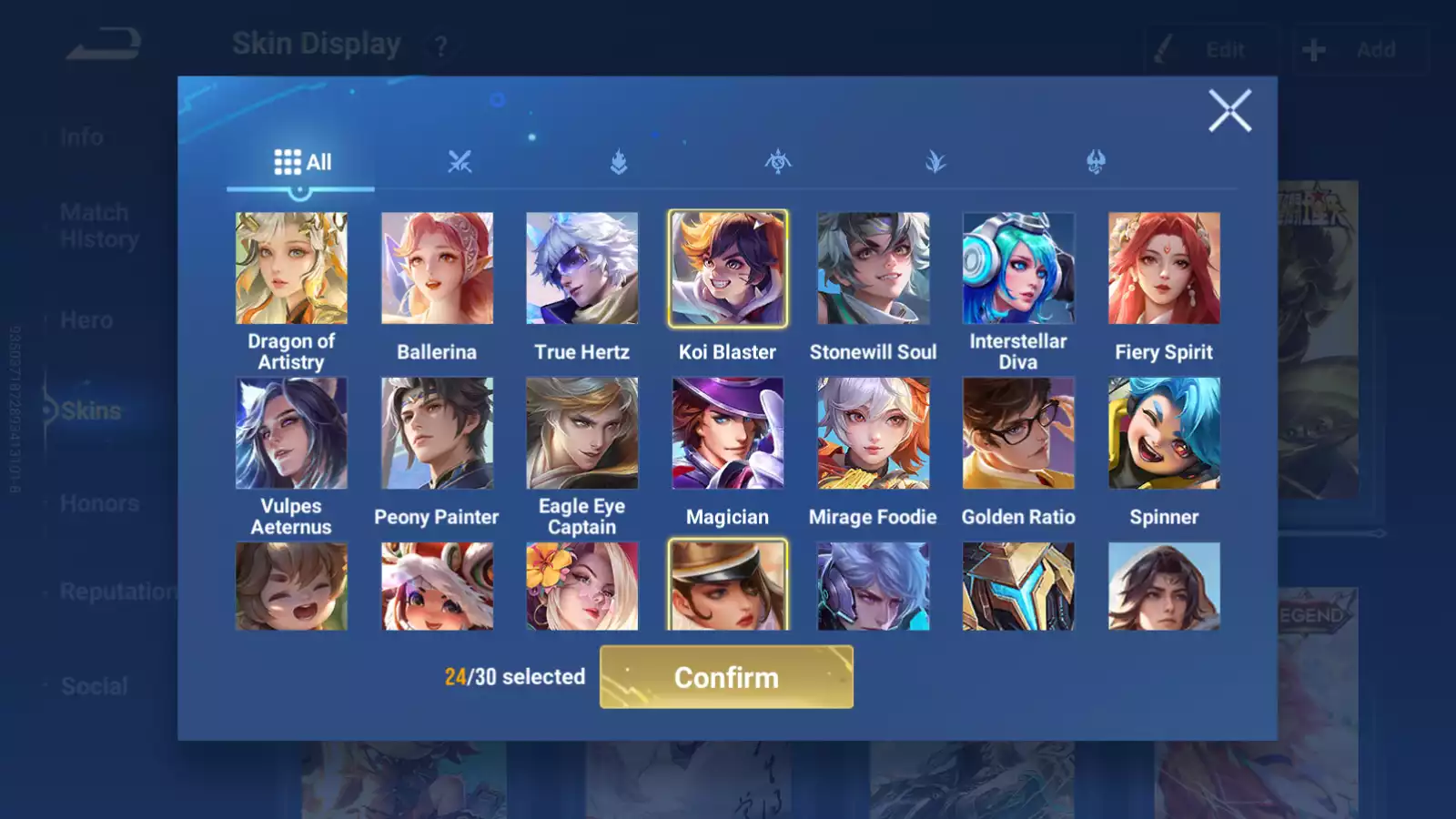Image resolution: width=1456 pixels, height=819 pixels.
Task: Choose the Eagle Eye Captain skin
Action: pos(582,433)
